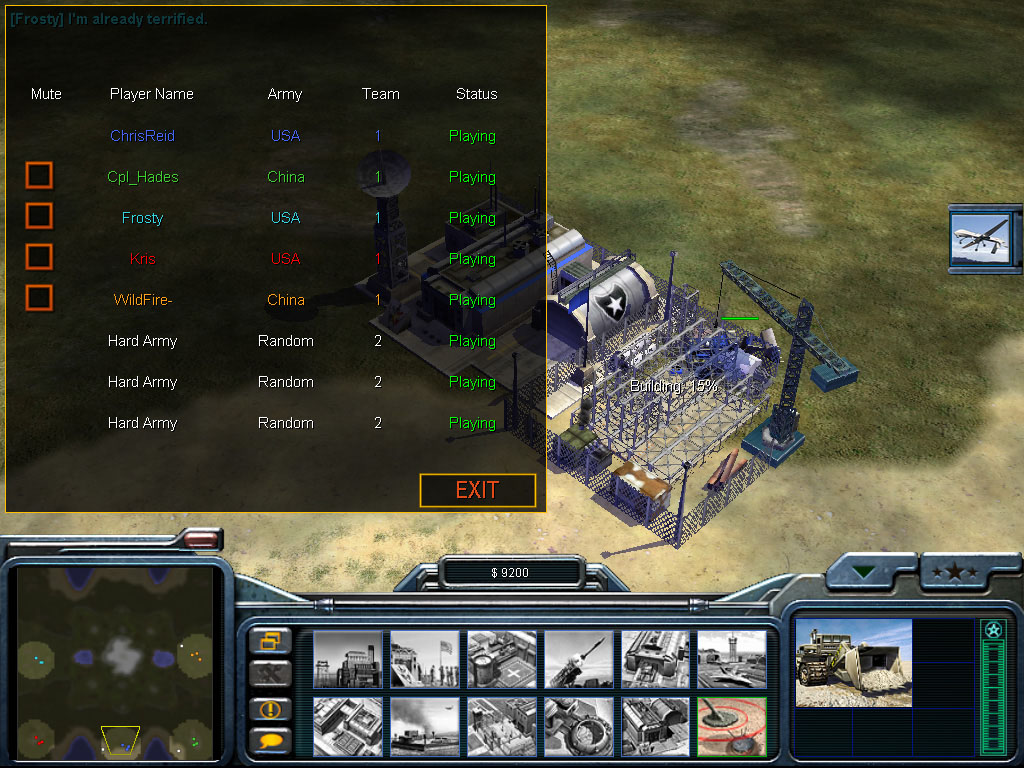Image resolution: width=1024 pixels, height=768 pixels.
Task: Open the overlapping-windows command button
Action: click(x=270, y=641)
